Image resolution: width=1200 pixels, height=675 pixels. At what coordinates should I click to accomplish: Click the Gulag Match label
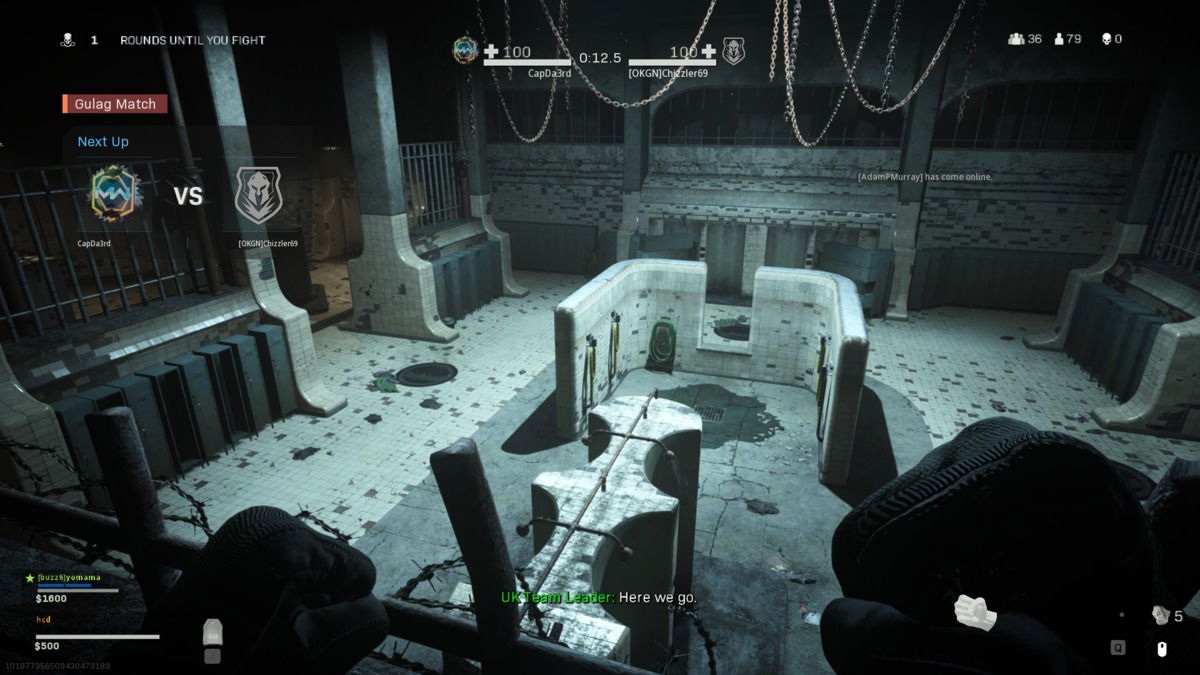click(115, 104)
